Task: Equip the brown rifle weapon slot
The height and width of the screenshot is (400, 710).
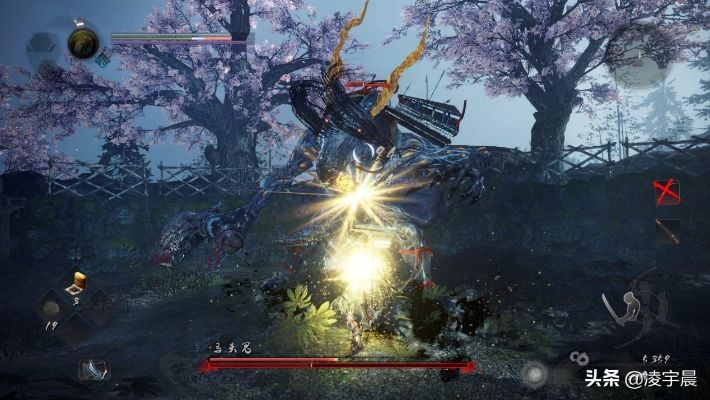Action: coord(667,232)
